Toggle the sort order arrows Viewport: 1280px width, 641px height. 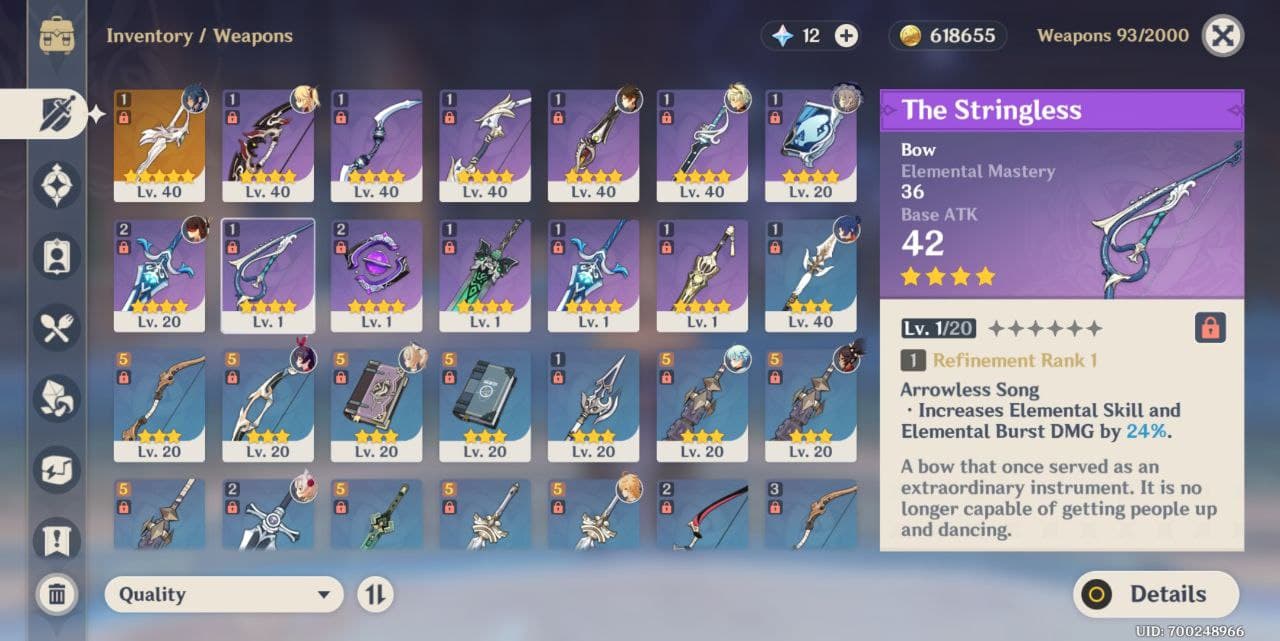coord(375,595)
